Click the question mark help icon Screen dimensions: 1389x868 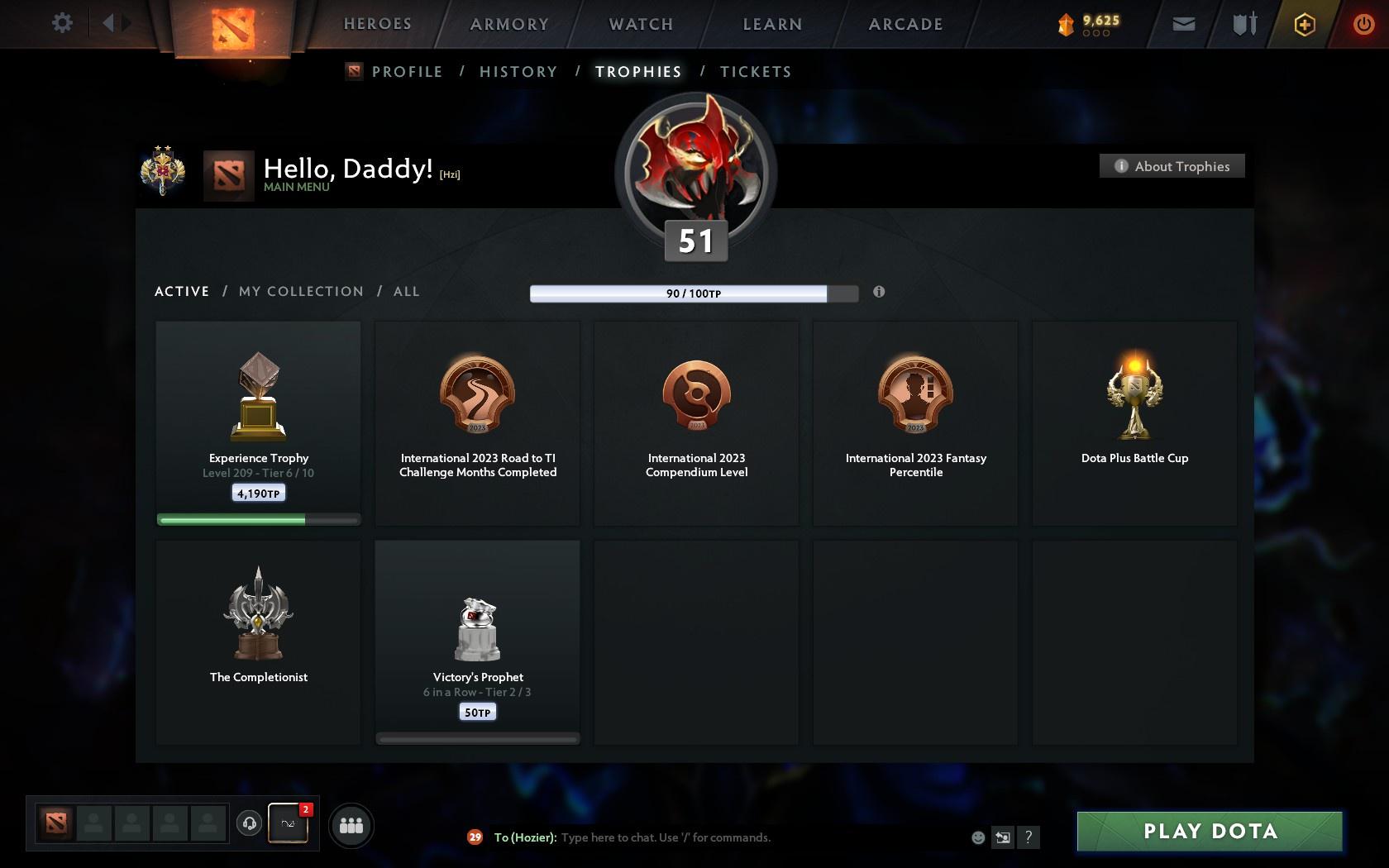[x=1028, y=837]
